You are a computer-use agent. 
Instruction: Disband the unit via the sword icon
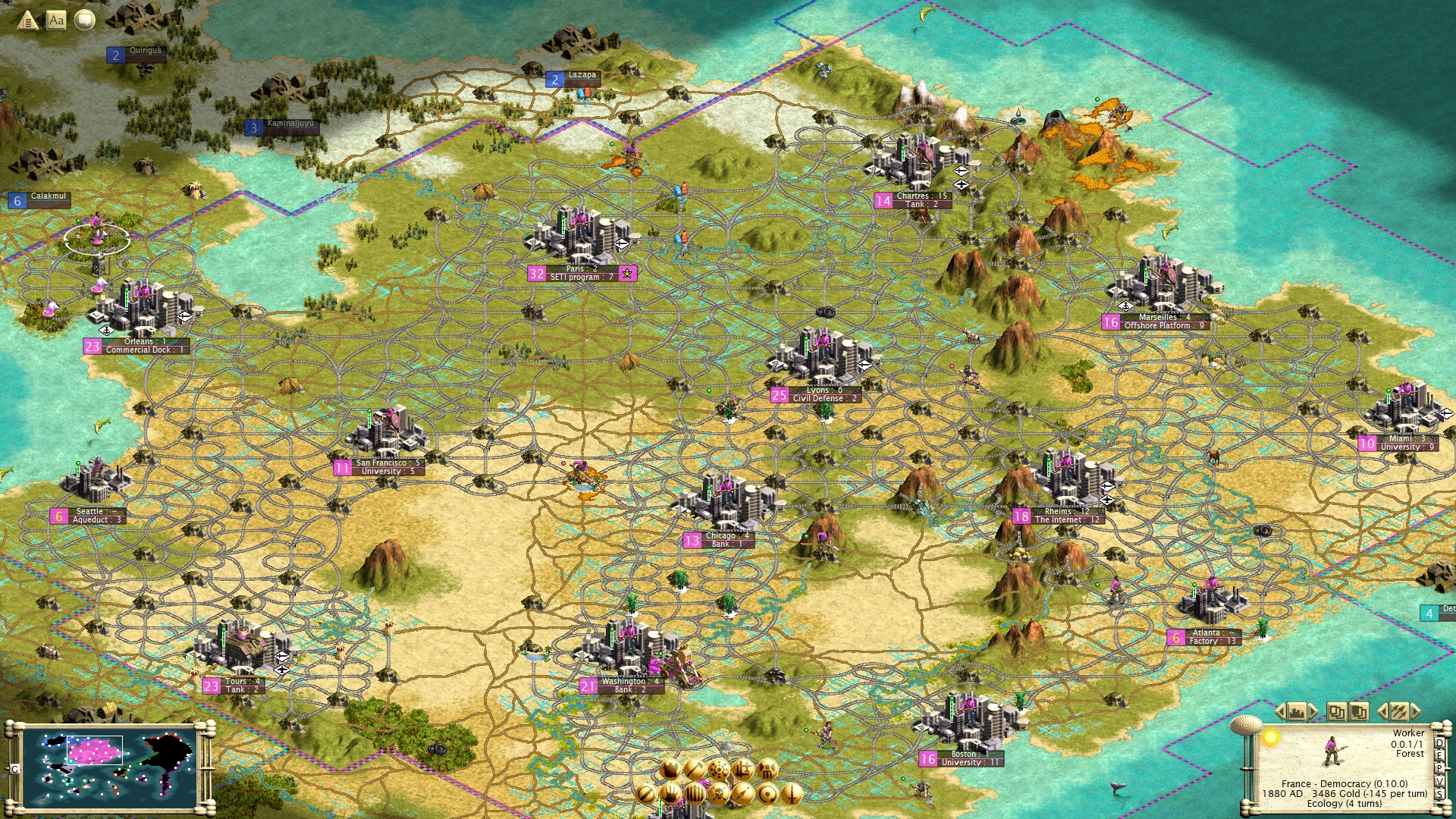(x=793, y=795)
